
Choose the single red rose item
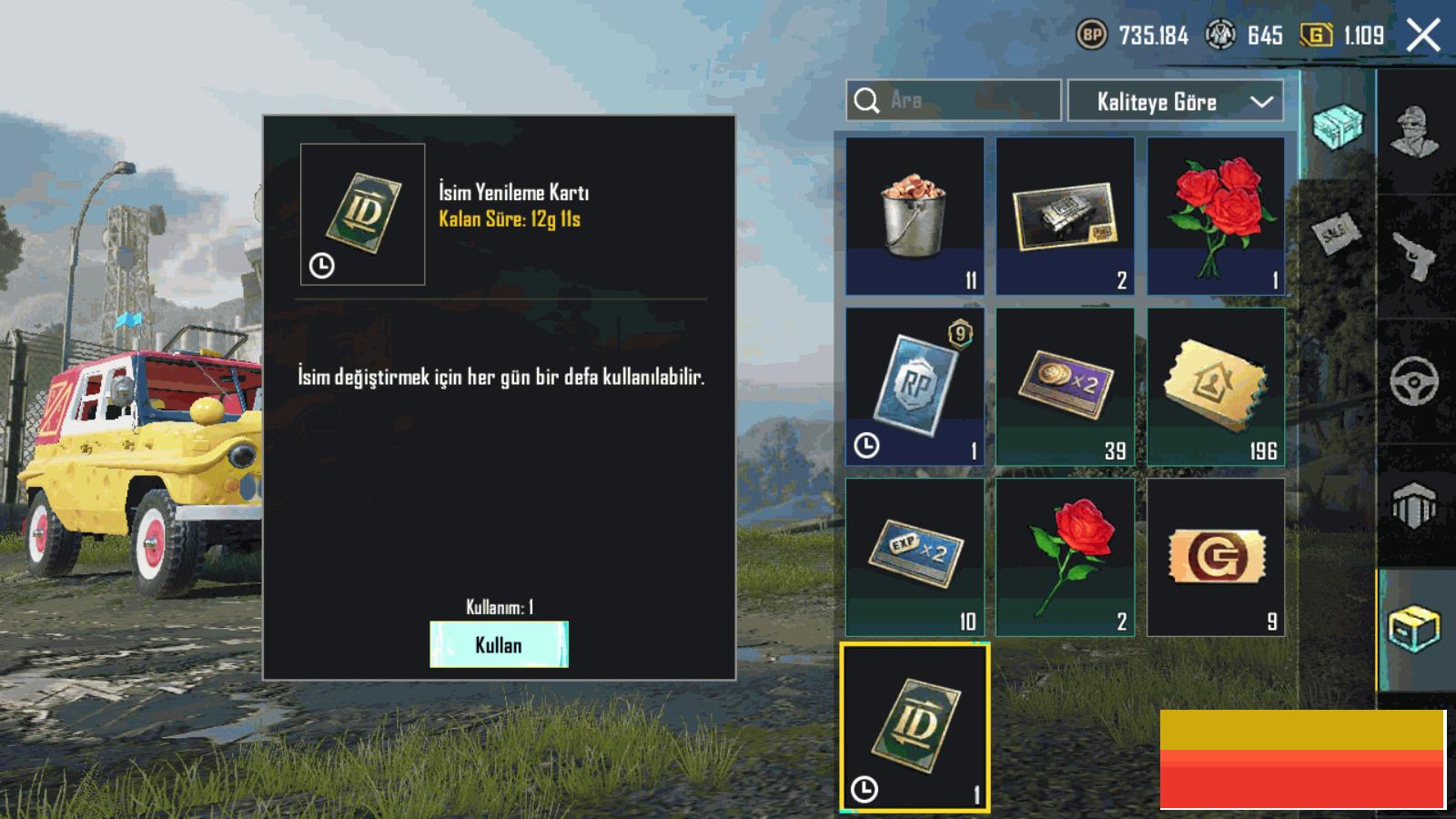click(1065, 557)
